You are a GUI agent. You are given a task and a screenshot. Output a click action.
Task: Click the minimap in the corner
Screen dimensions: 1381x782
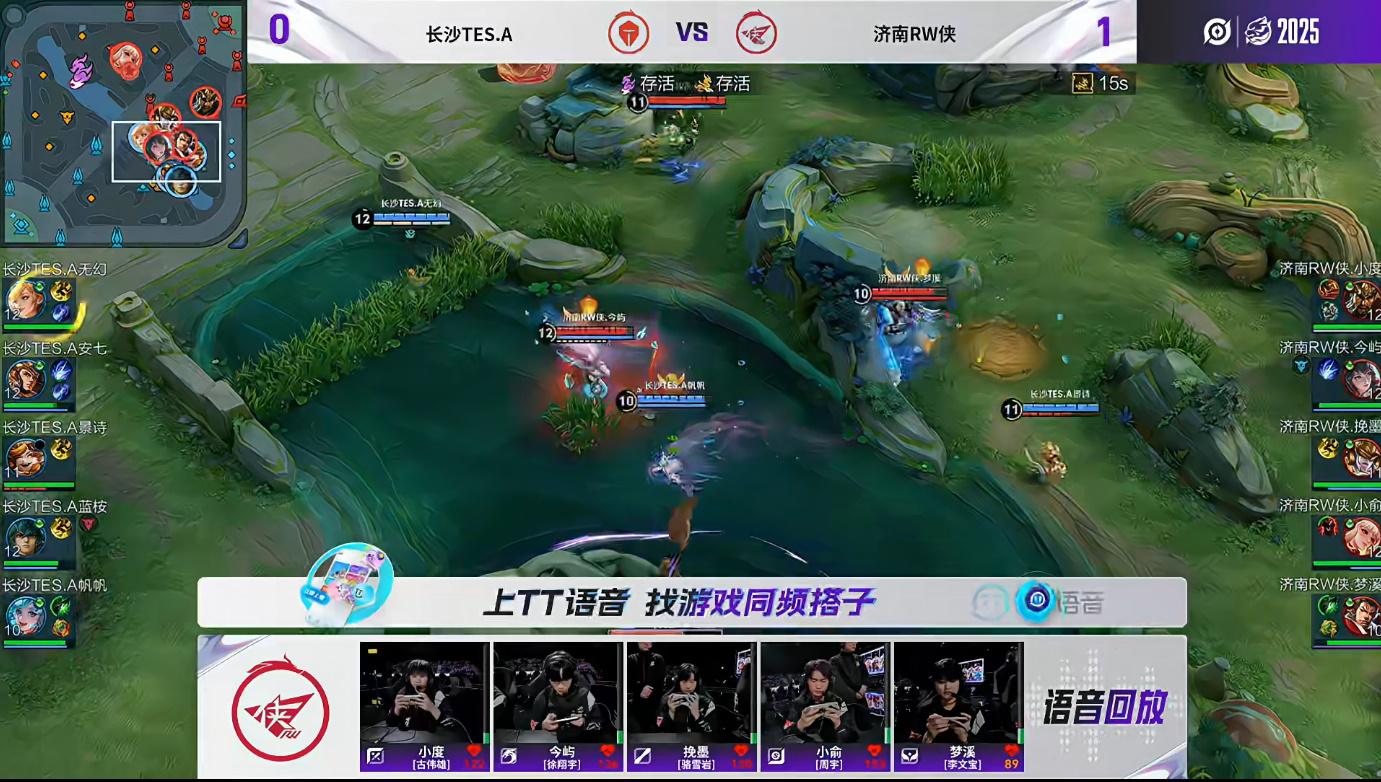122,122
